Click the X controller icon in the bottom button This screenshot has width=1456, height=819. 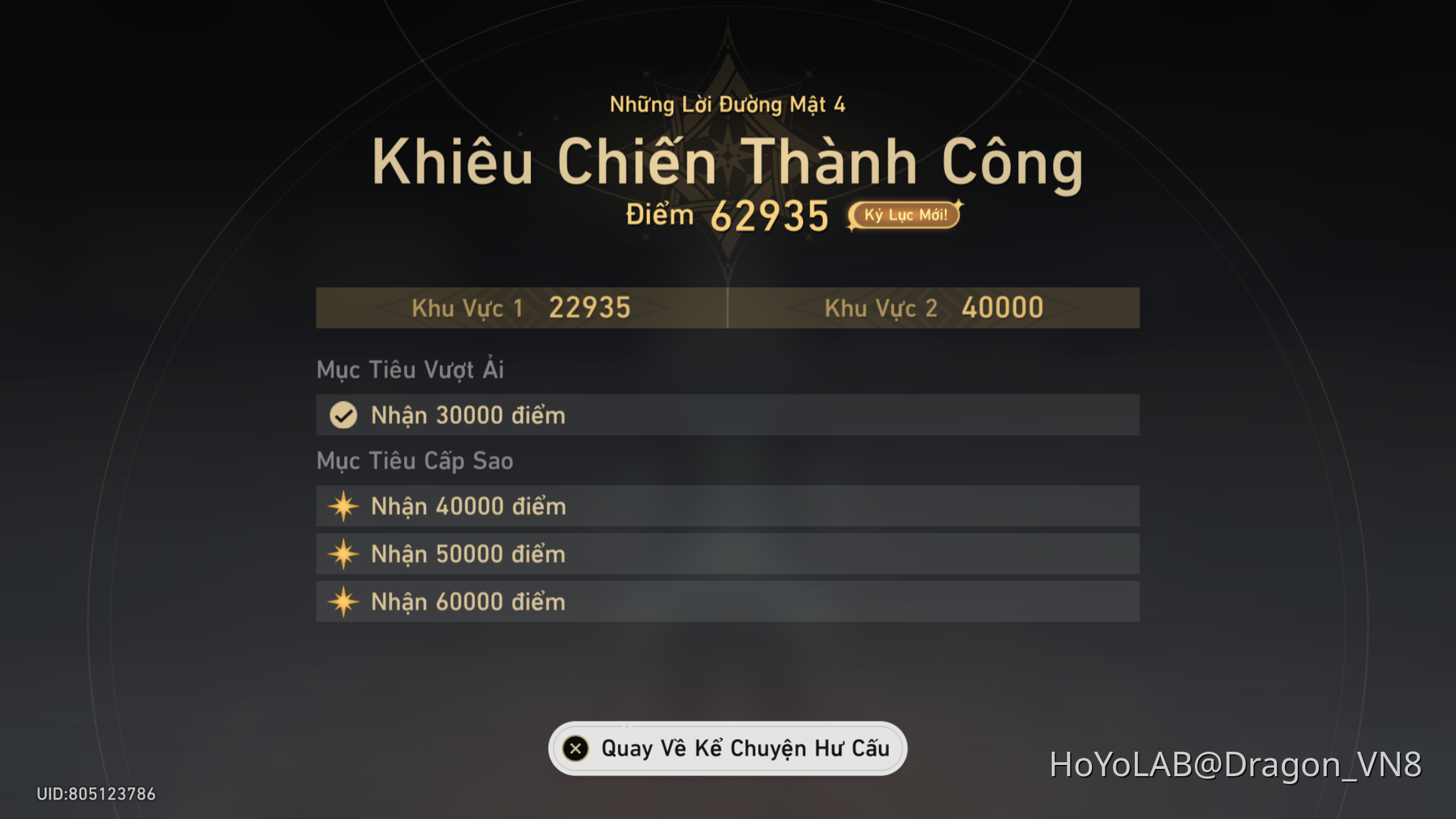tap(577, 748)
